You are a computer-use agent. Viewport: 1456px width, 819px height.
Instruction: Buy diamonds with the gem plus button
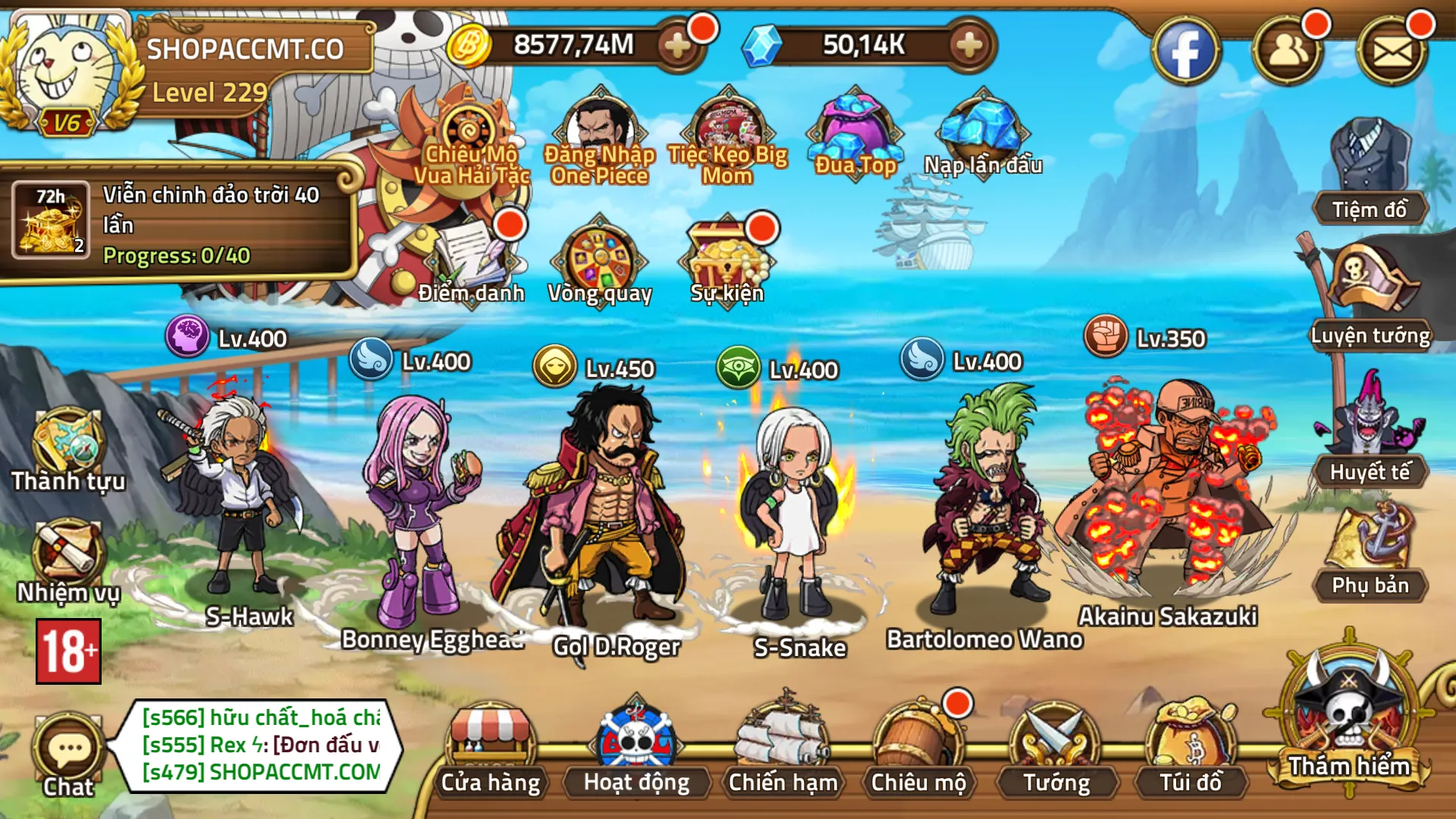[968, 45]
